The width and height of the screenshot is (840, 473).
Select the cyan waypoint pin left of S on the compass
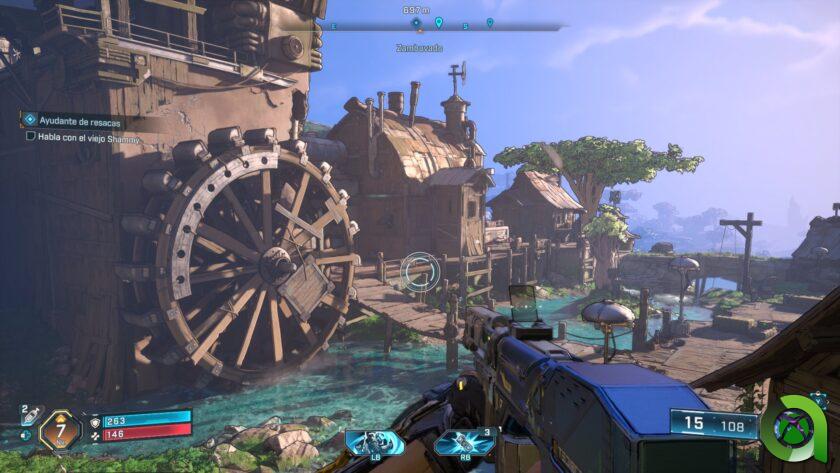click(x=438, y=22)
